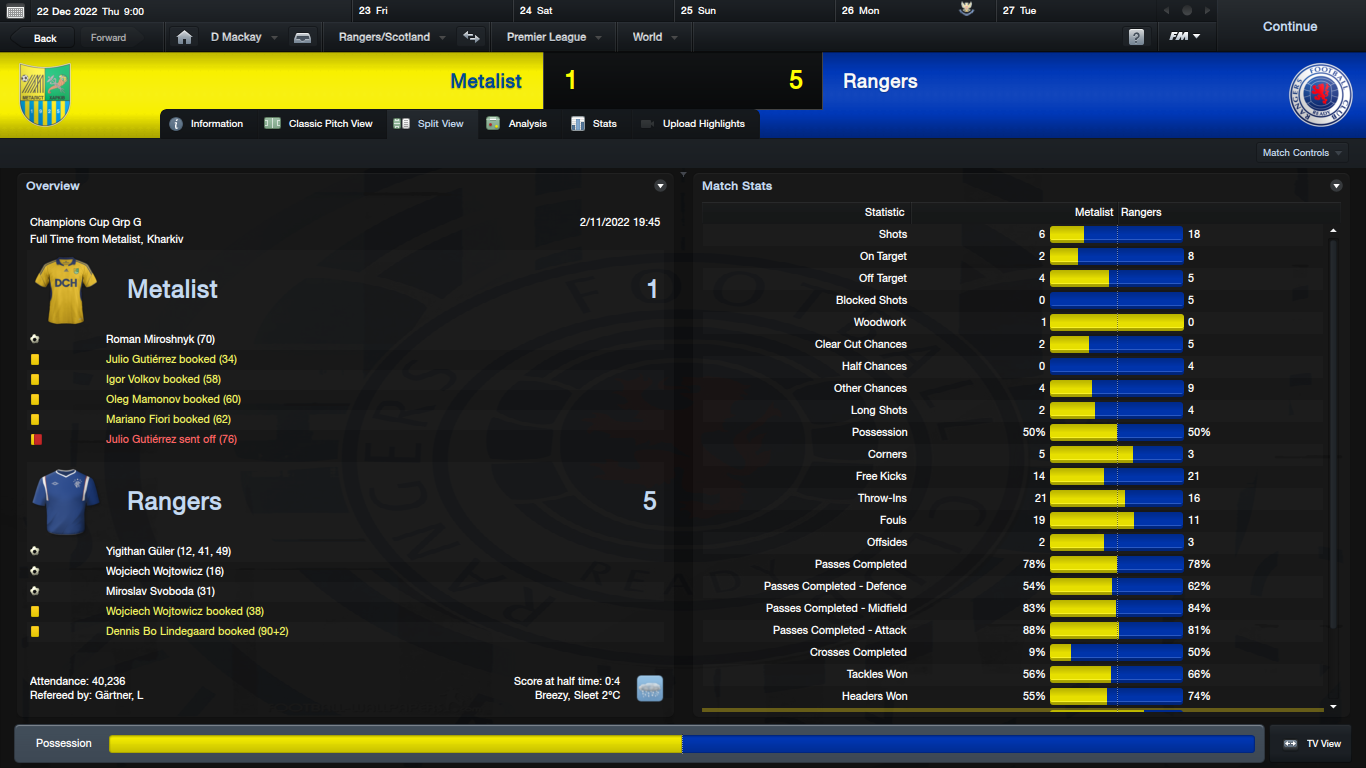Open the World menu
1366x768 pixels.
point(654,38)
